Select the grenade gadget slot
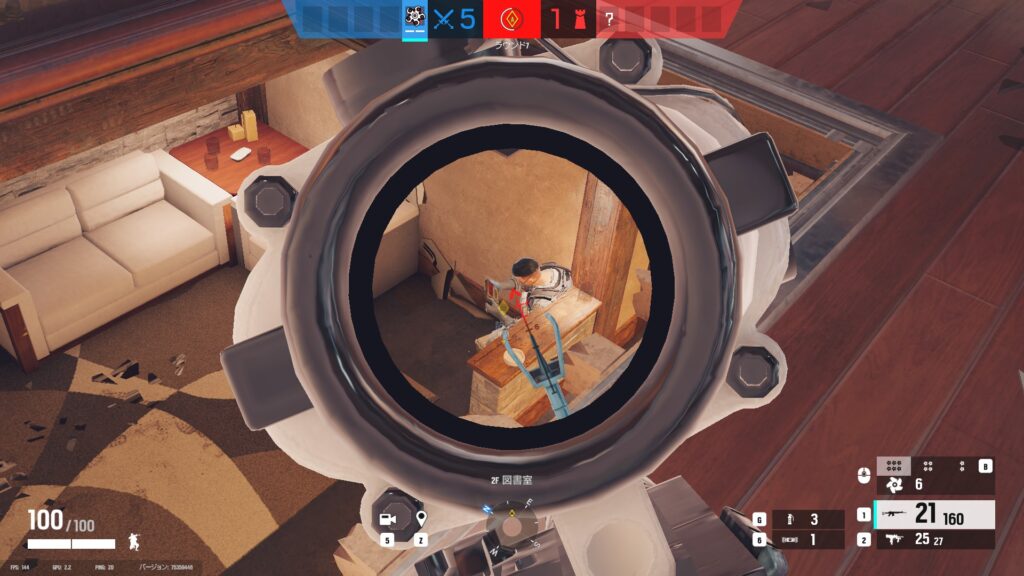The image size is (1024, 576). tap(799, 519)
